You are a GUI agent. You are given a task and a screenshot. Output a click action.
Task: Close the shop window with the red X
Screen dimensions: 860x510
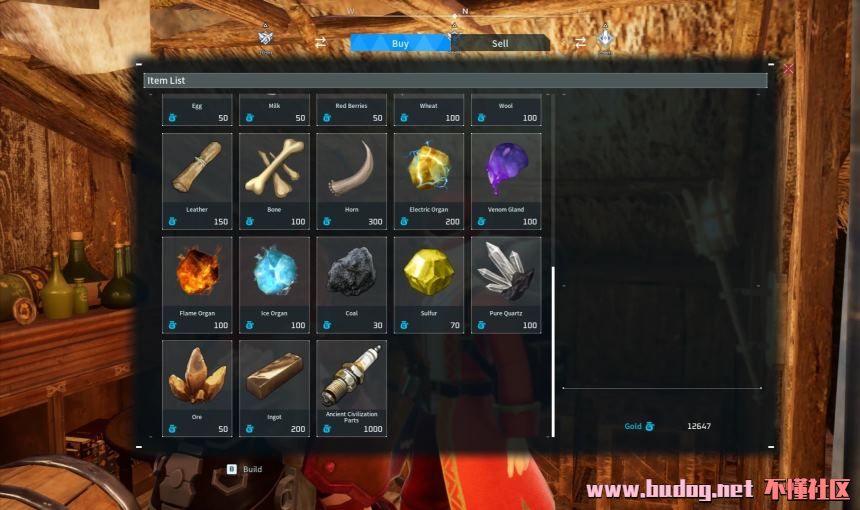click(x=788, y=69)
